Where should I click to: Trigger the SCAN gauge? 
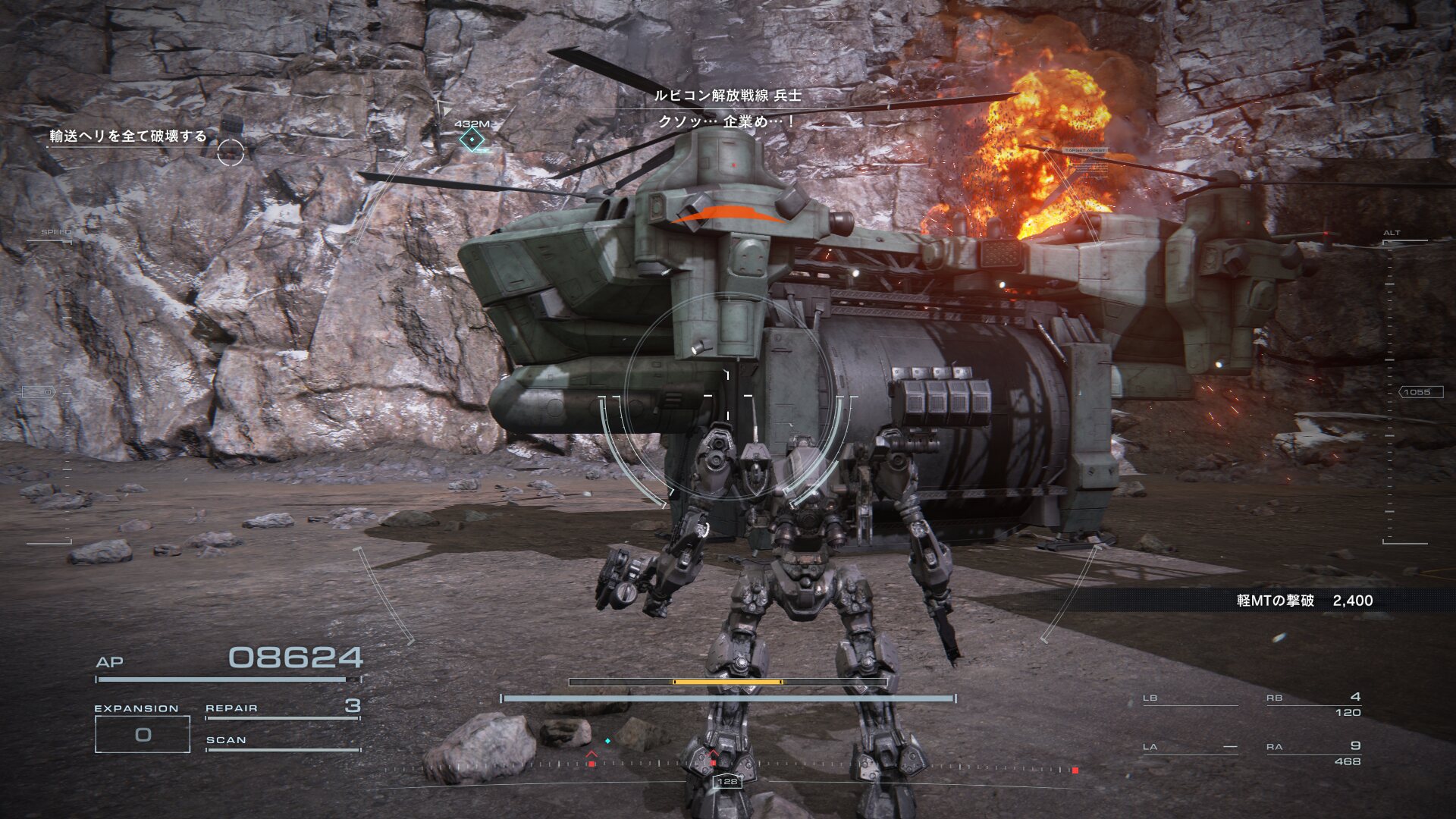pos(282,742)
